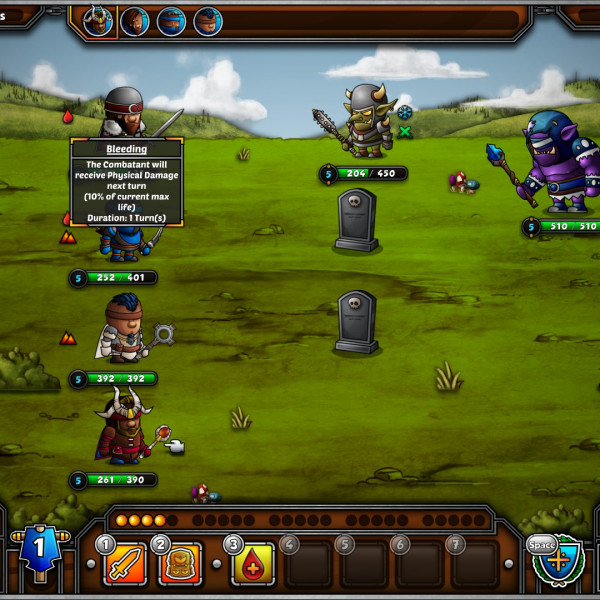Target the purple troll mage enemy
This screenshot has height=600, width=600.
click(x=557, y=162)
